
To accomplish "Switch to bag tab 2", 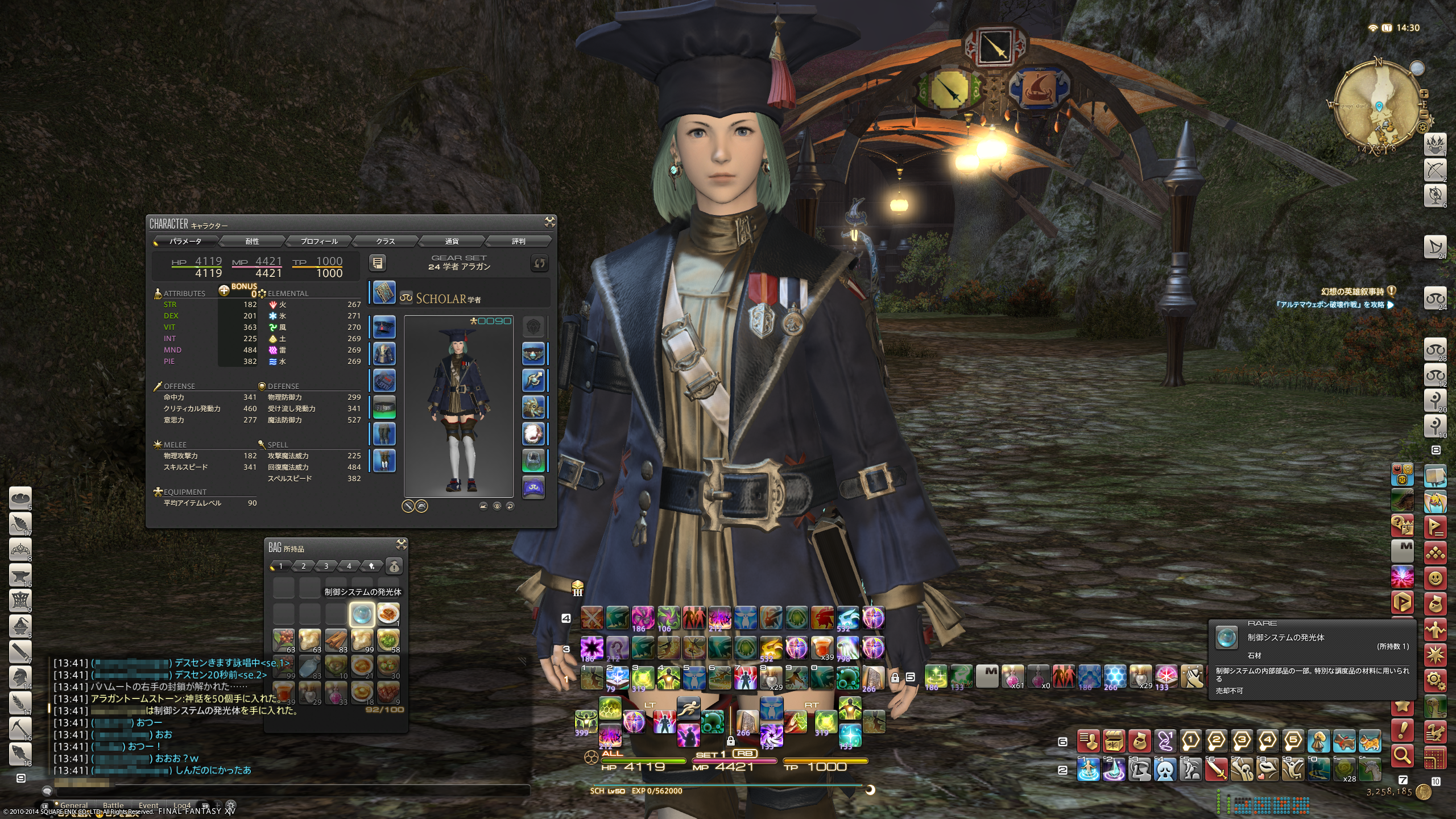I will click(x=303, y=566).
